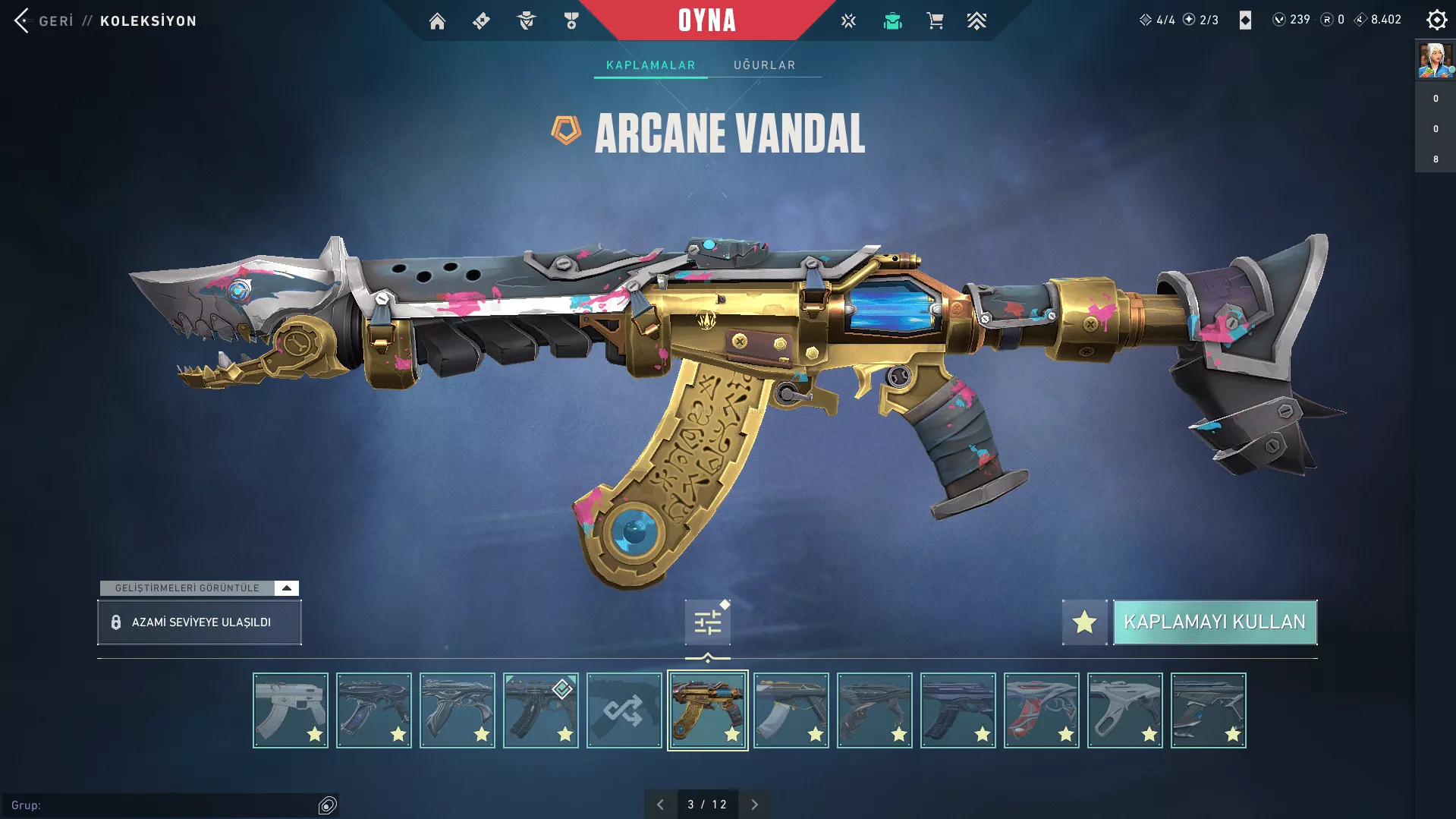1456x819 pixels.
Task: Open the battle pass chevrons icon
Action: pos(976,21)
